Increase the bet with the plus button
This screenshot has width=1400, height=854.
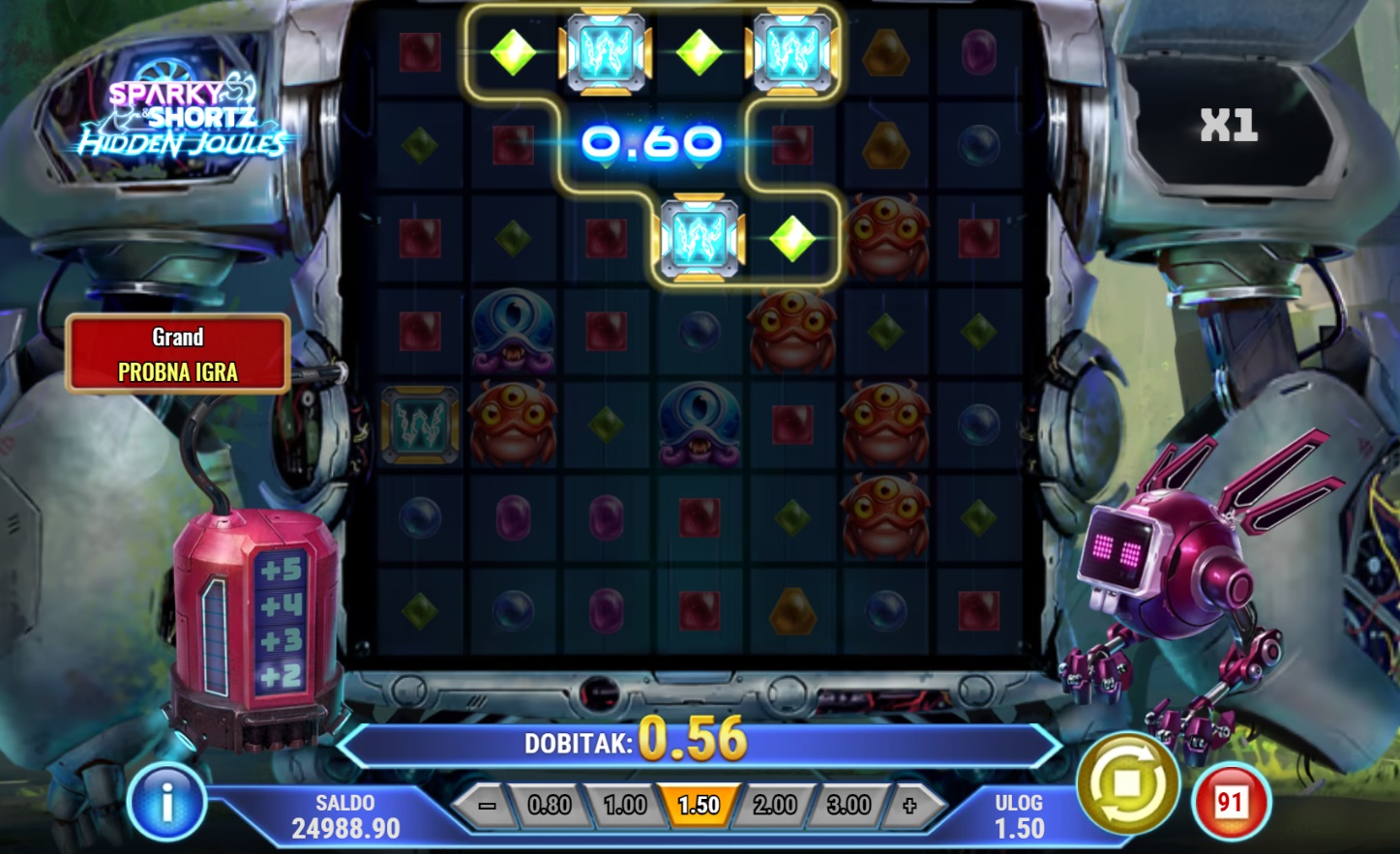(909, 806)
